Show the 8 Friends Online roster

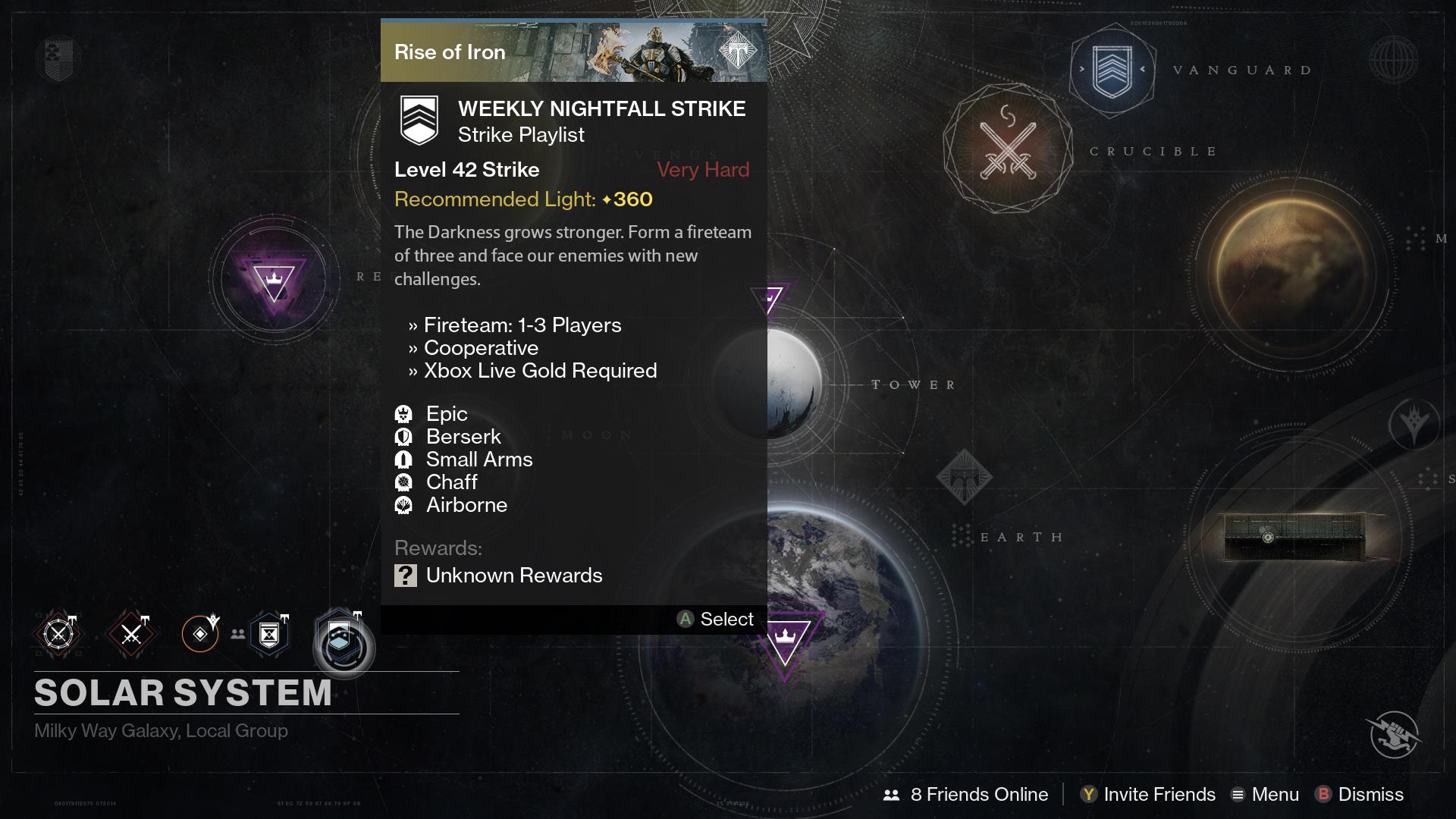[966, 794]
